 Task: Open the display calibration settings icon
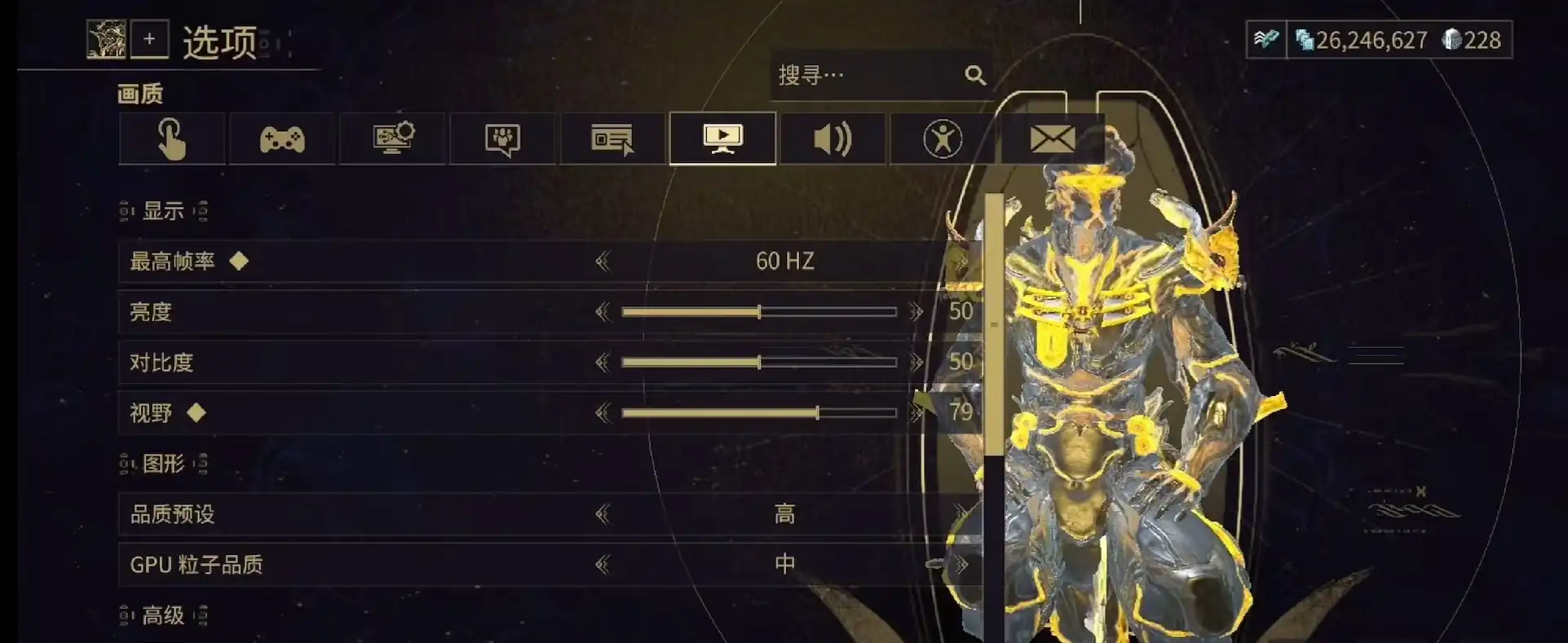392,139
